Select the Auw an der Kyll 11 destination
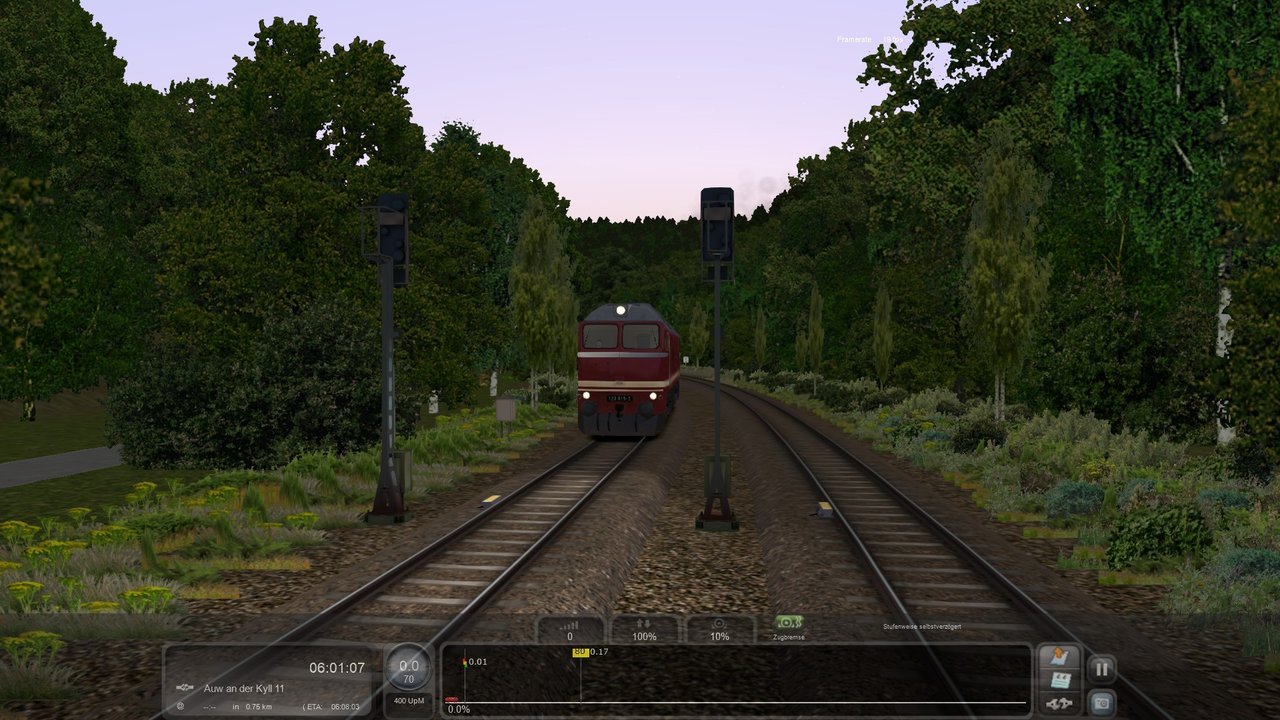Viewport: 1280px width, 720px height. pos(244,688)
